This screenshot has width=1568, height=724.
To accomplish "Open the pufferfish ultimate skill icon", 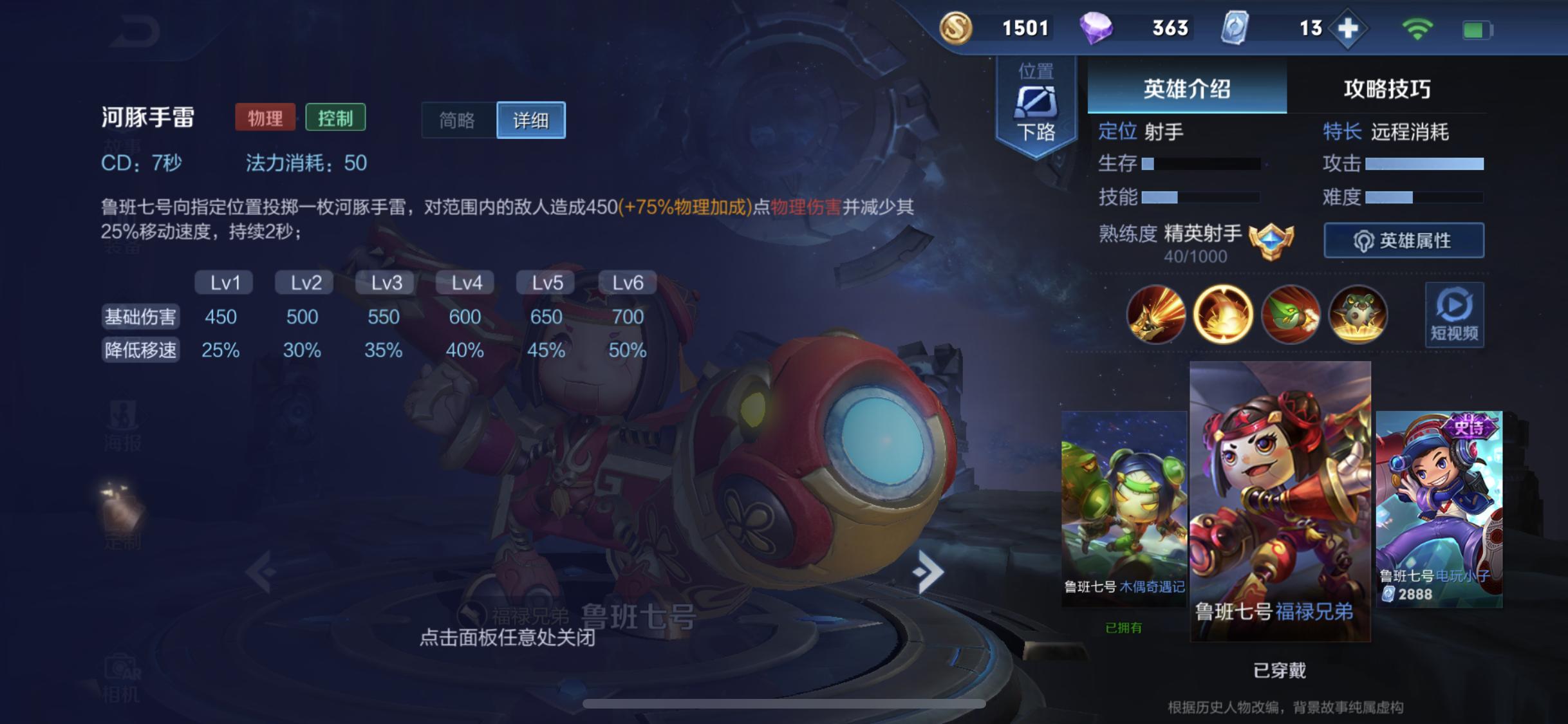I will coord(1359,315).
